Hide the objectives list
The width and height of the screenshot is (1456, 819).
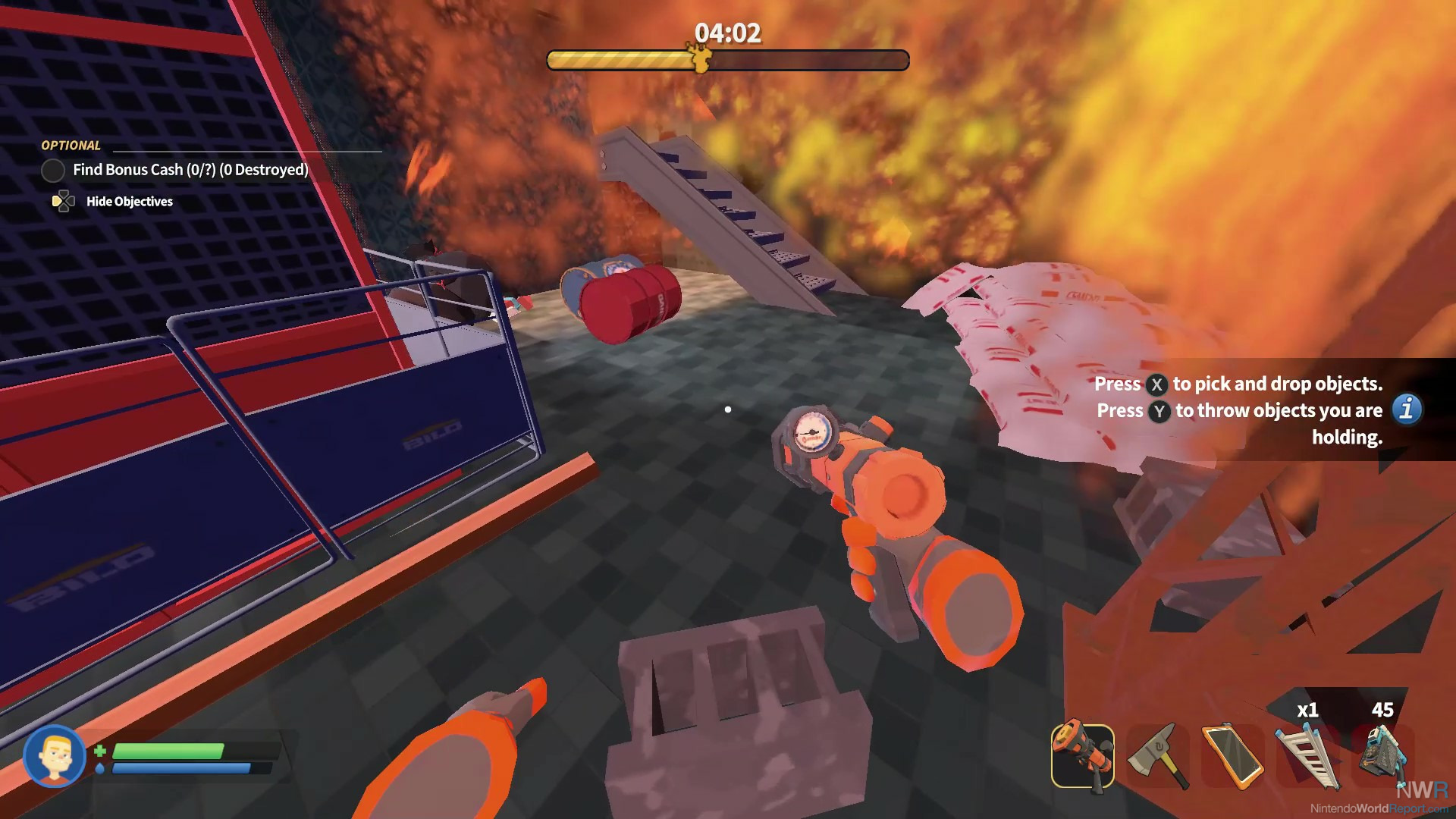[129, 202]
